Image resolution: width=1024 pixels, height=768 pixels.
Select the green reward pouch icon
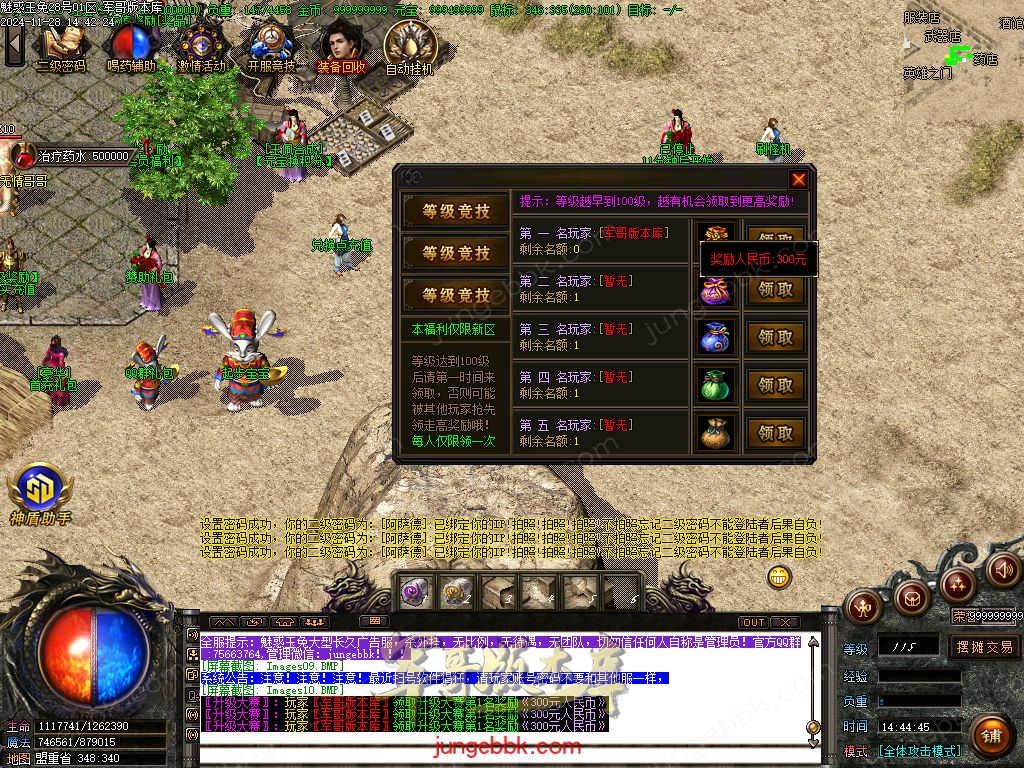pyautogui.click(x=715, y=385)
